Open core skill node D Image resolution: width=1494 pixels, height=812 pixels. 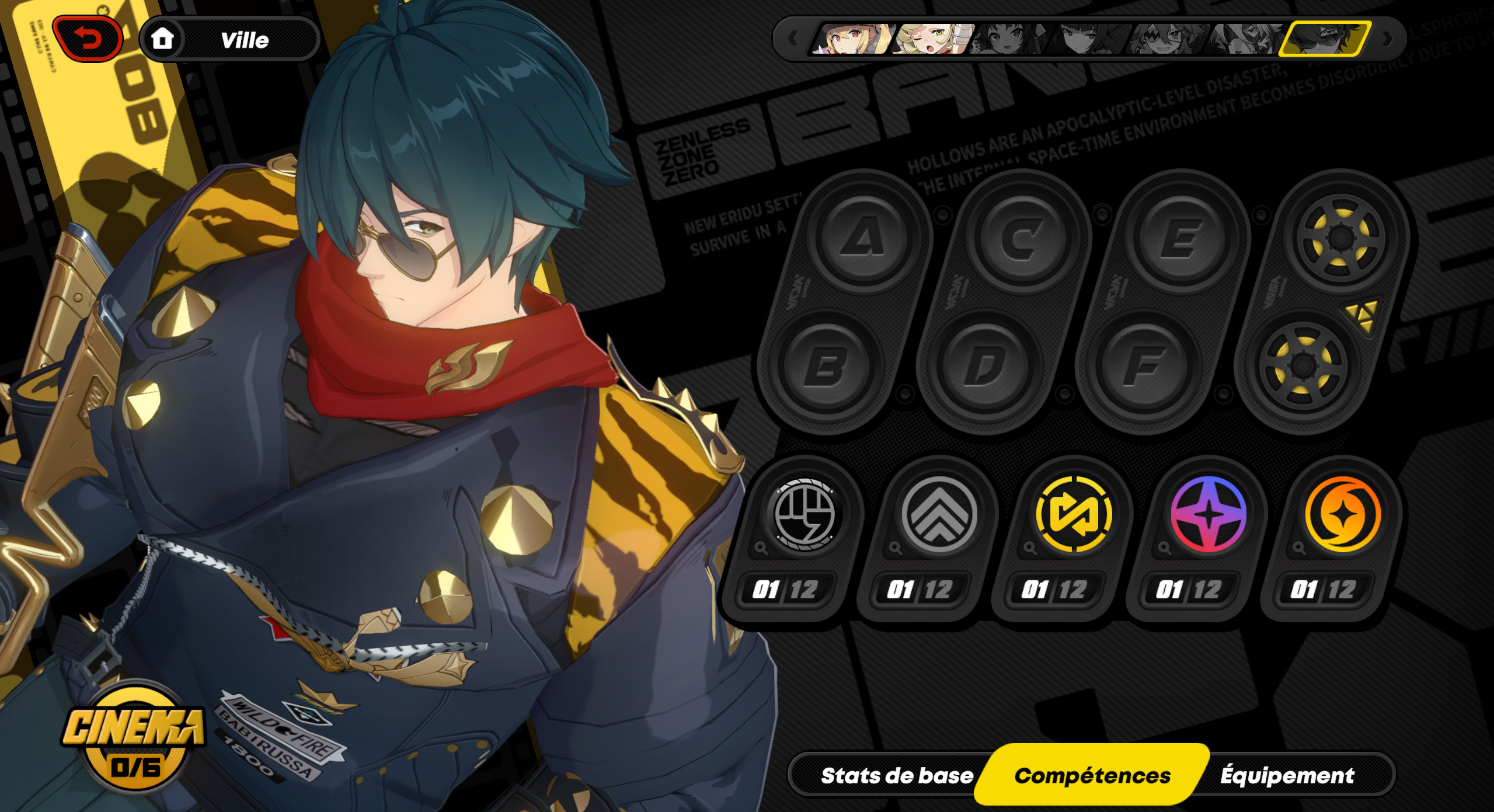[985, 367]
